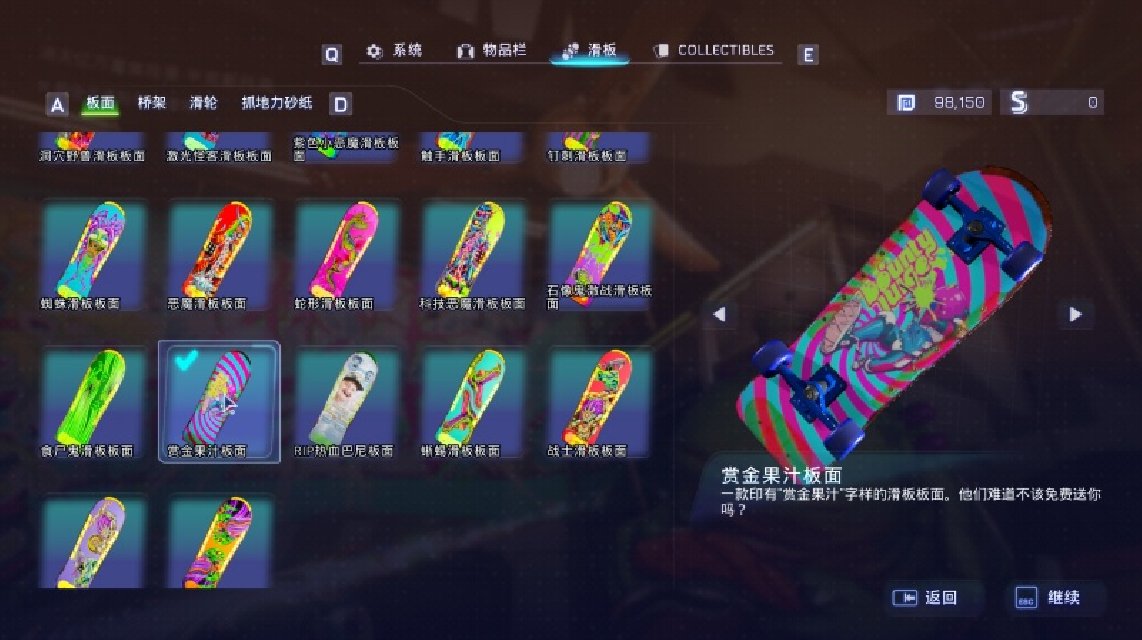Click the 返回 (Back) button
The height and width of the screenshot is (640, 1142).
point(929,598)
